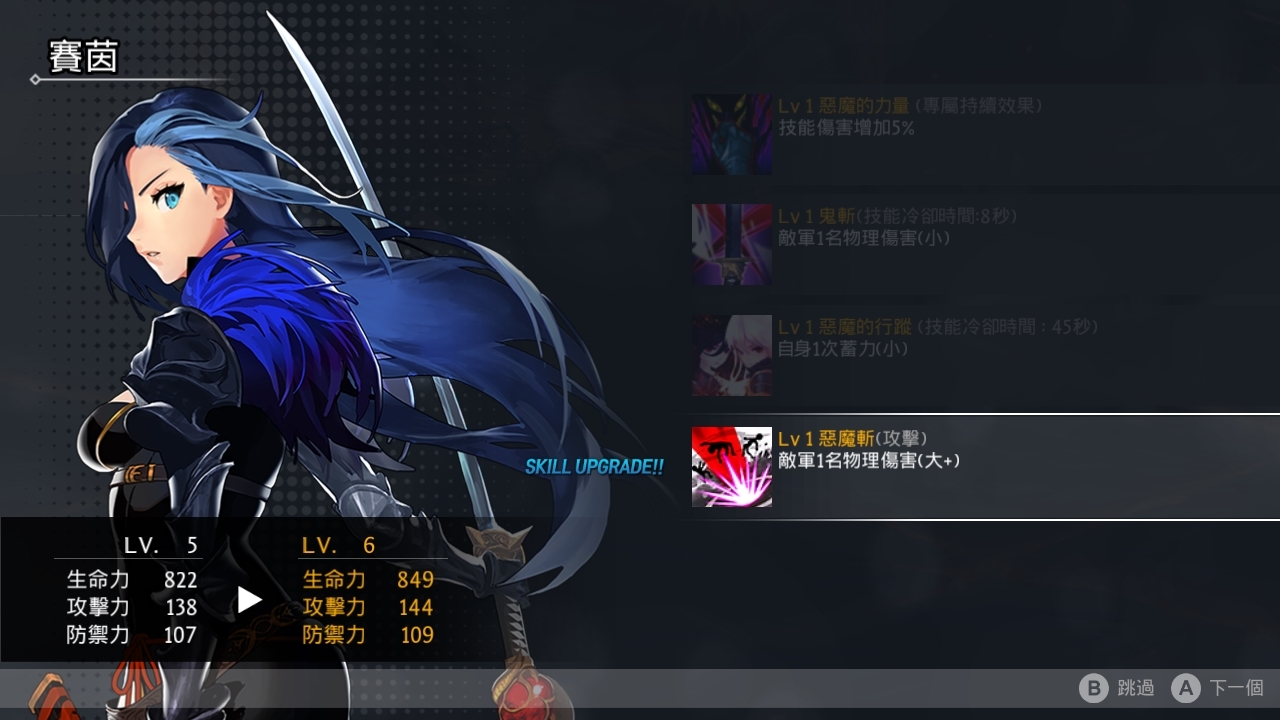This screenshot has width=1280, height=720.
Task: Open the highlighted 惡魔斬 skill icon
Action: tap(731, 466)
